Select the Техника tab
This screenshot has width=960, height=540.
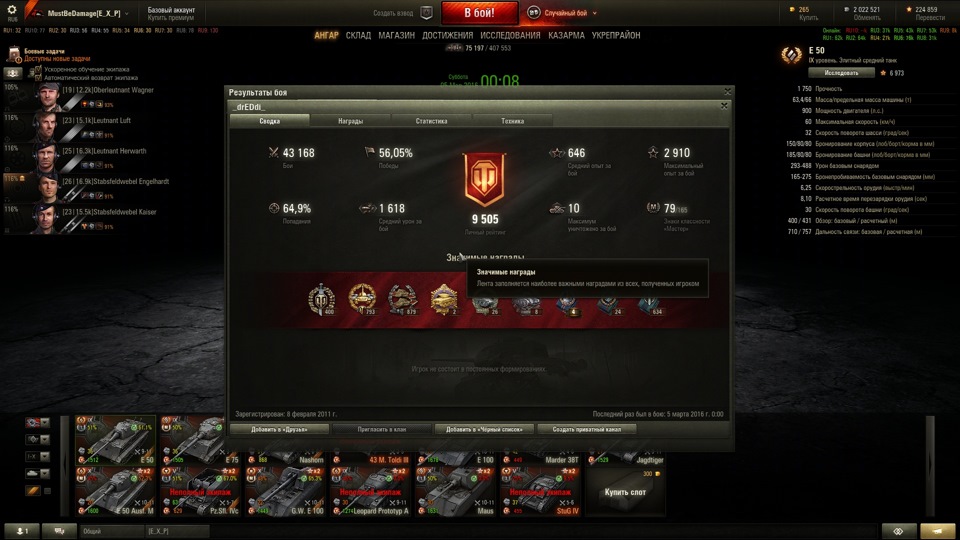click(x=512, y=121)
